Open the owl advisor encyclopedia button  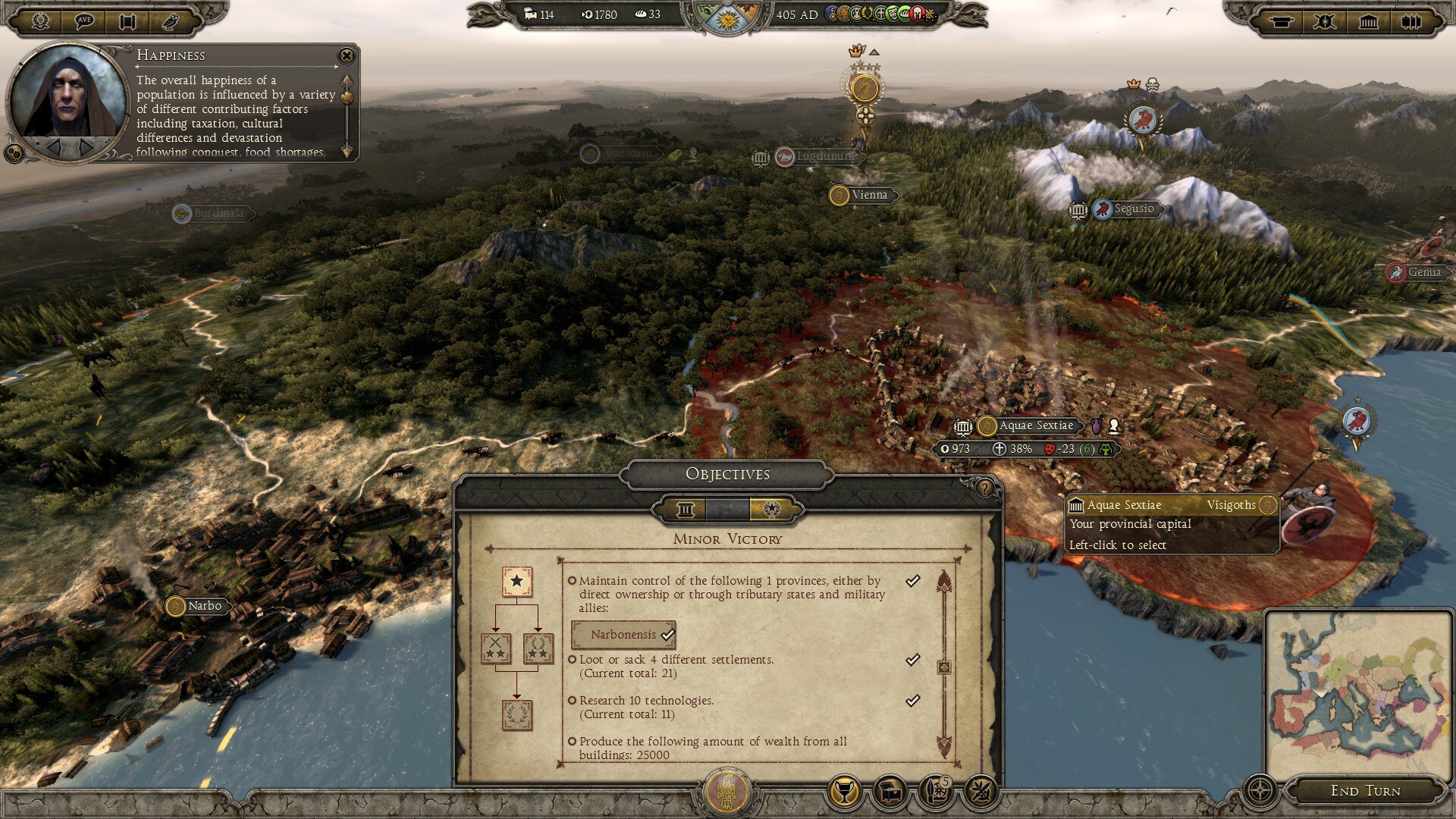(x=171, y=20)
